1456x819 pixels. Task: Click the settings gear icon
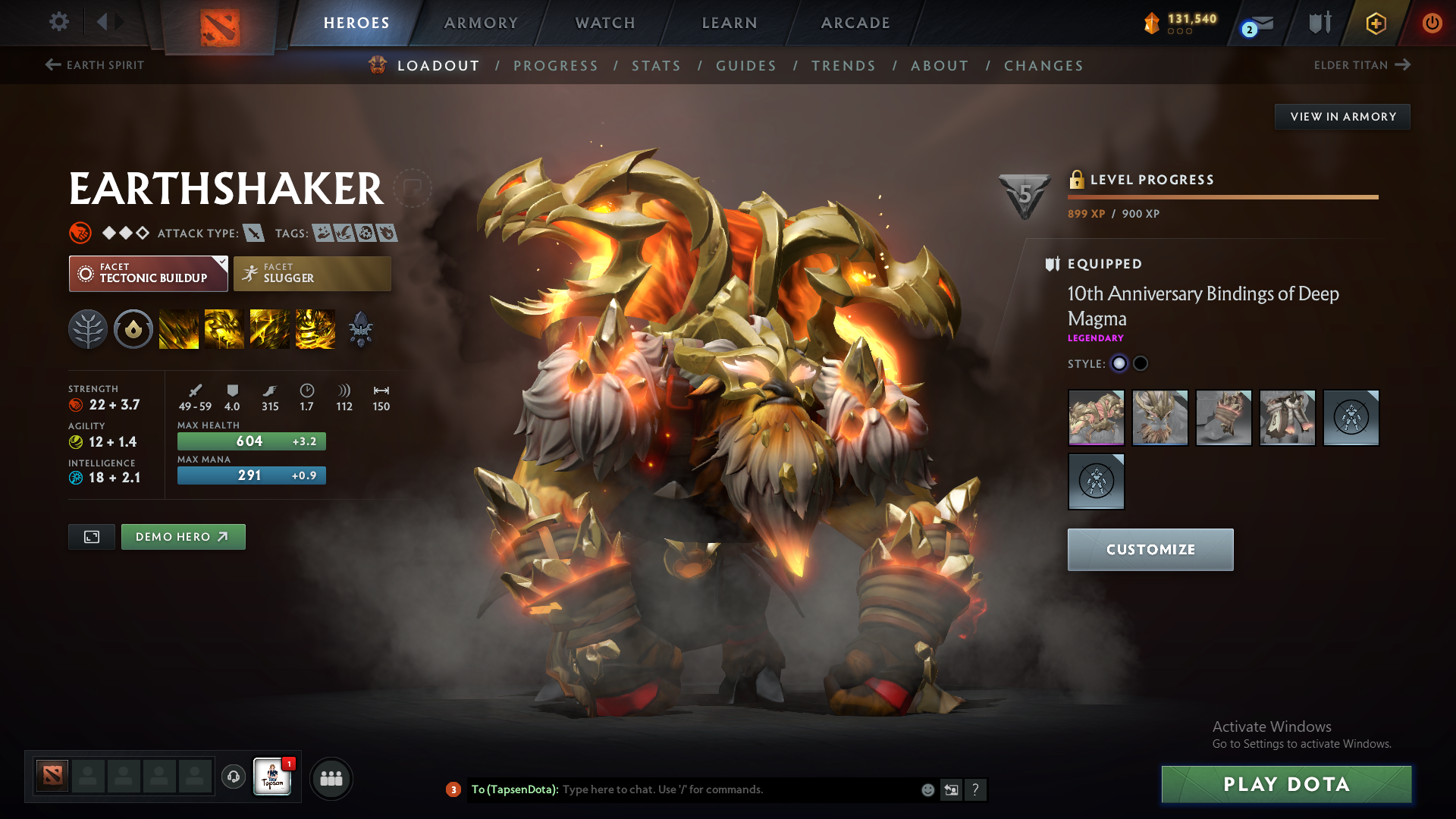point(58,22)
